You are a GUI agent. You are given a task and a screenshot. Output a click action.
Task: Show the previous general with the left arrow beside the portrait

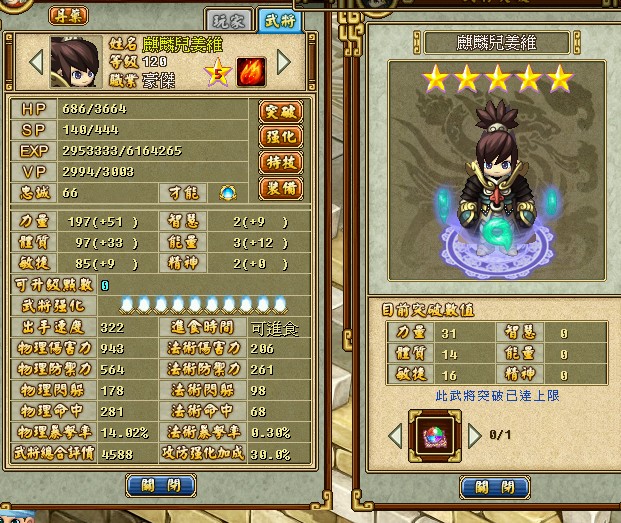(35, 62)
